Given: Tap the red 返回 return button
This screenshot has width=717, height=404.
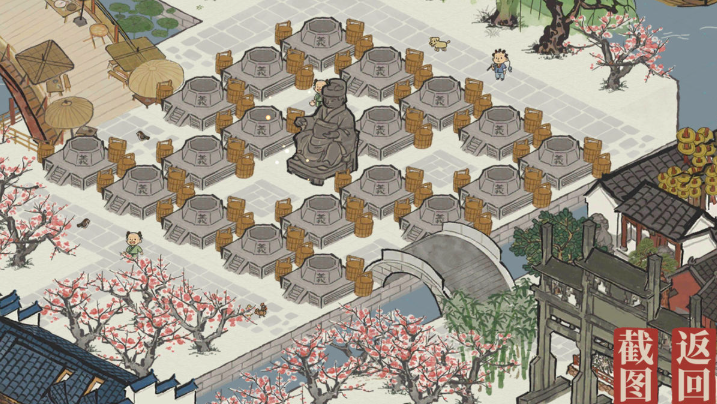Looking at the screenshot, I should [x=694, y=364].
